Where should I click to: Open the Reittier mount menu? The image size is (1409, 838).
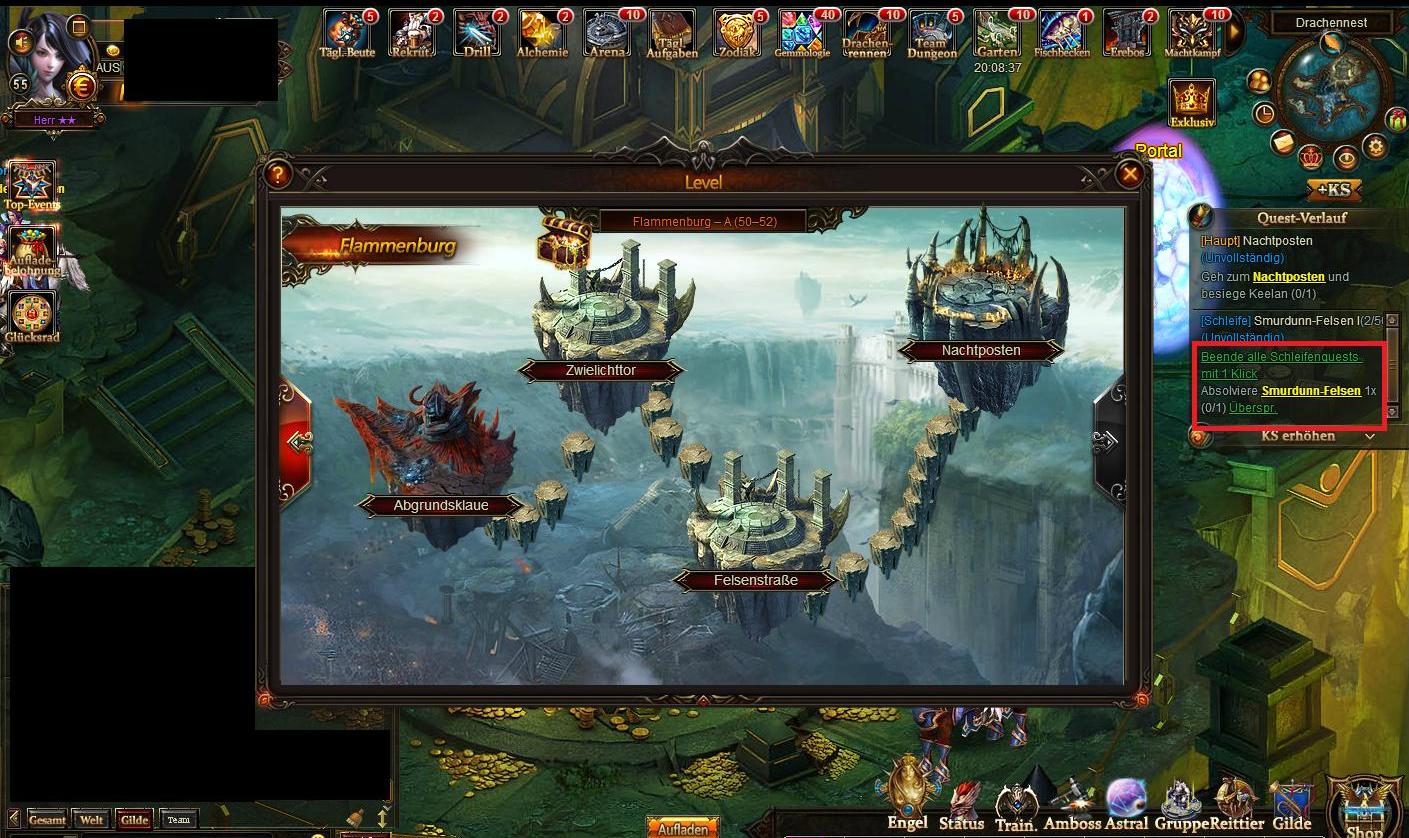point(1235,805)
